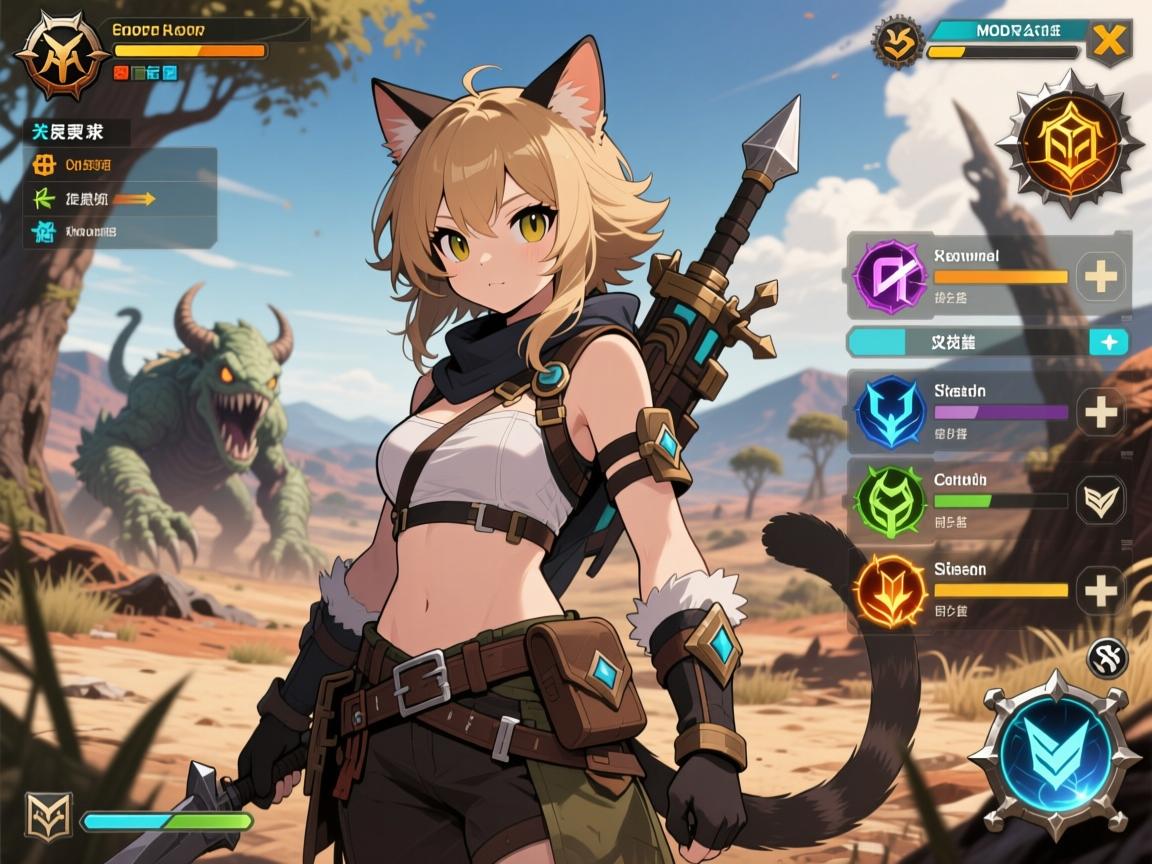Choose the green horned skill icon
1152x864 pixels.
(888, 501)
